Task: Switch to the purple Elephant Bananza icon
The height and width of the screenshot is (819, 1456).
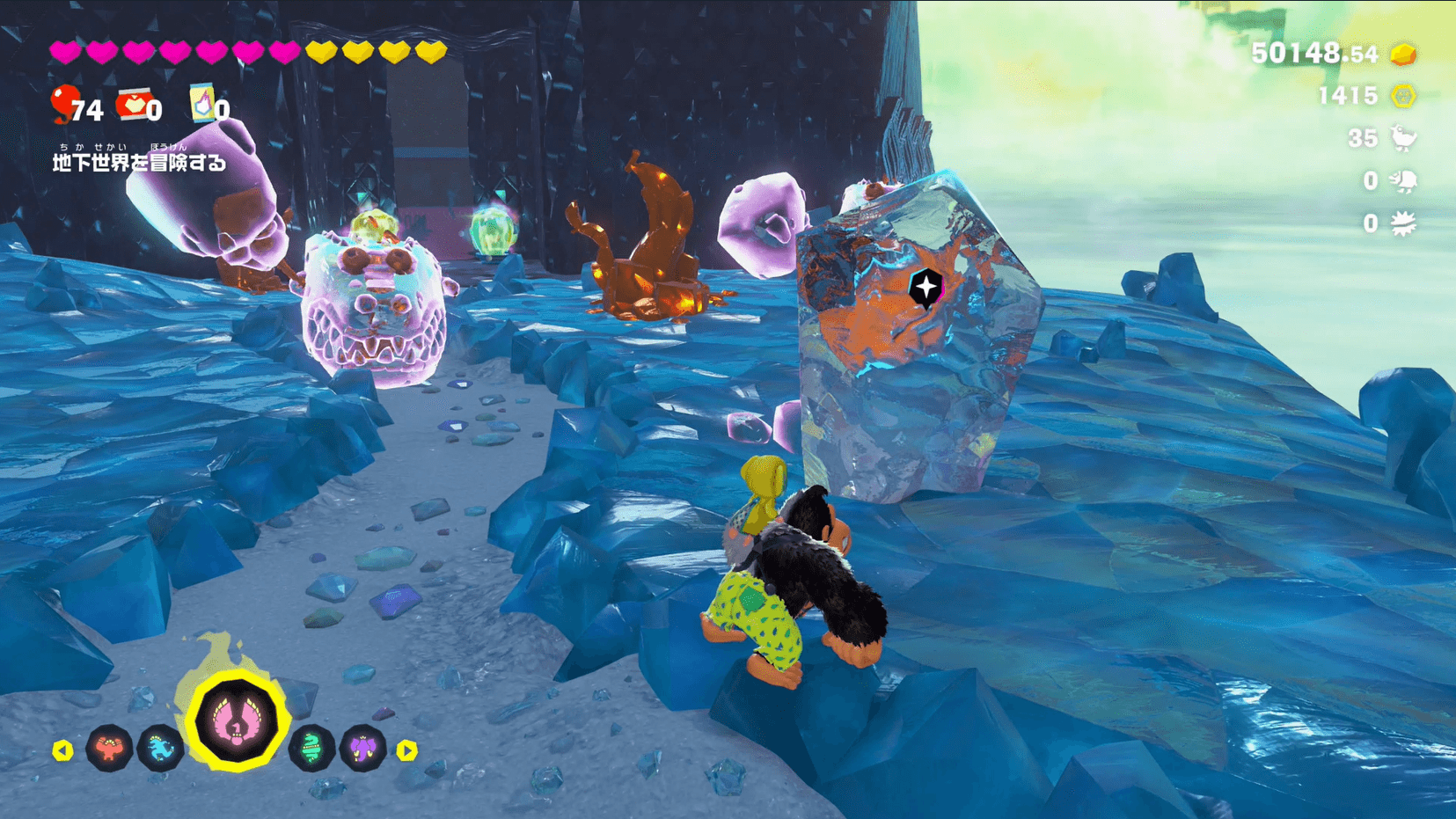Action: tap(362, 749)
